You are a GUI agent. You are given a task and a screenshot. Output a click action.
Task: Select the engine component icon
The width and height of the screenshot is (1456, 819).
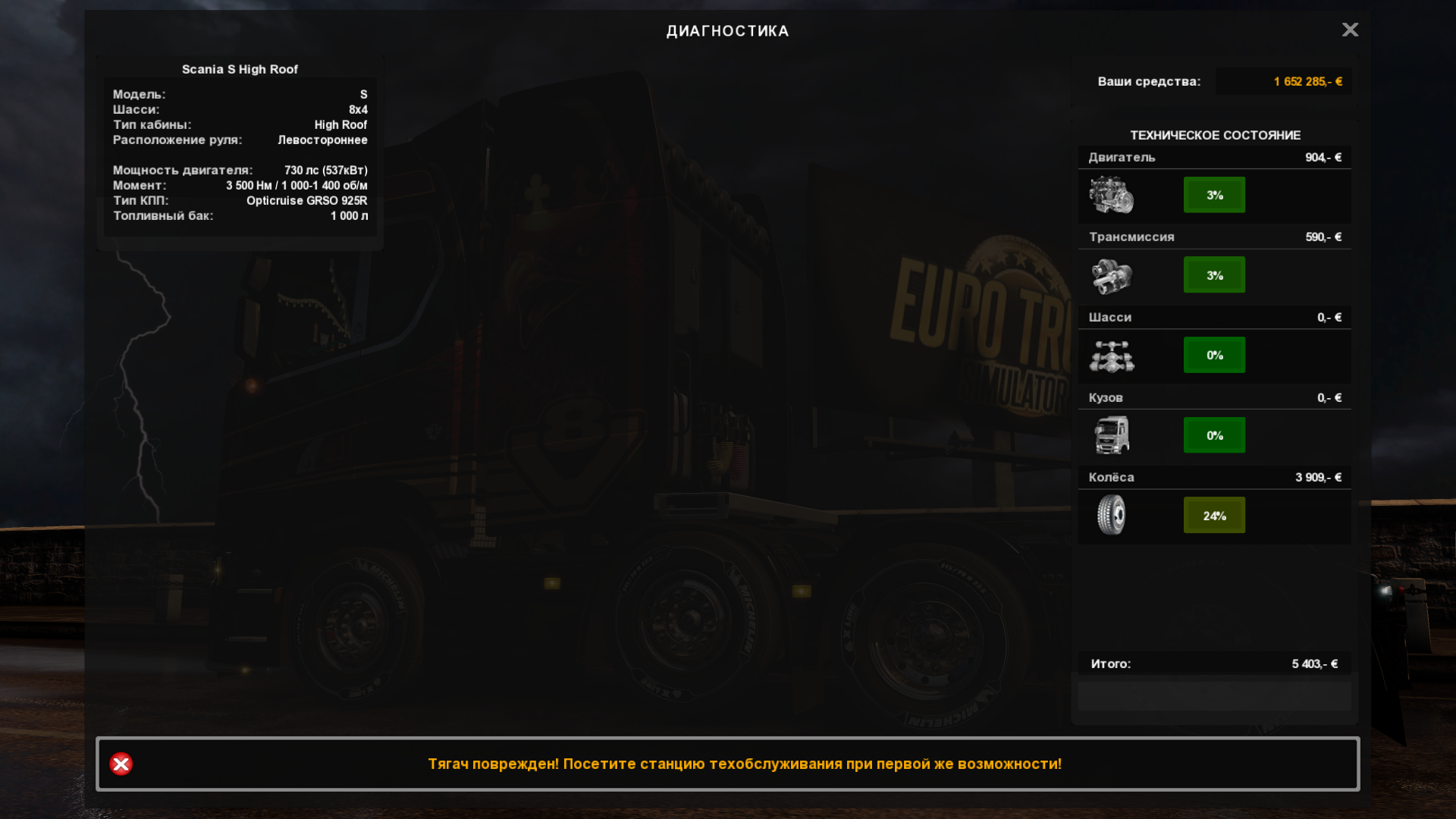pyautogui.click(x=1111, y=195)
